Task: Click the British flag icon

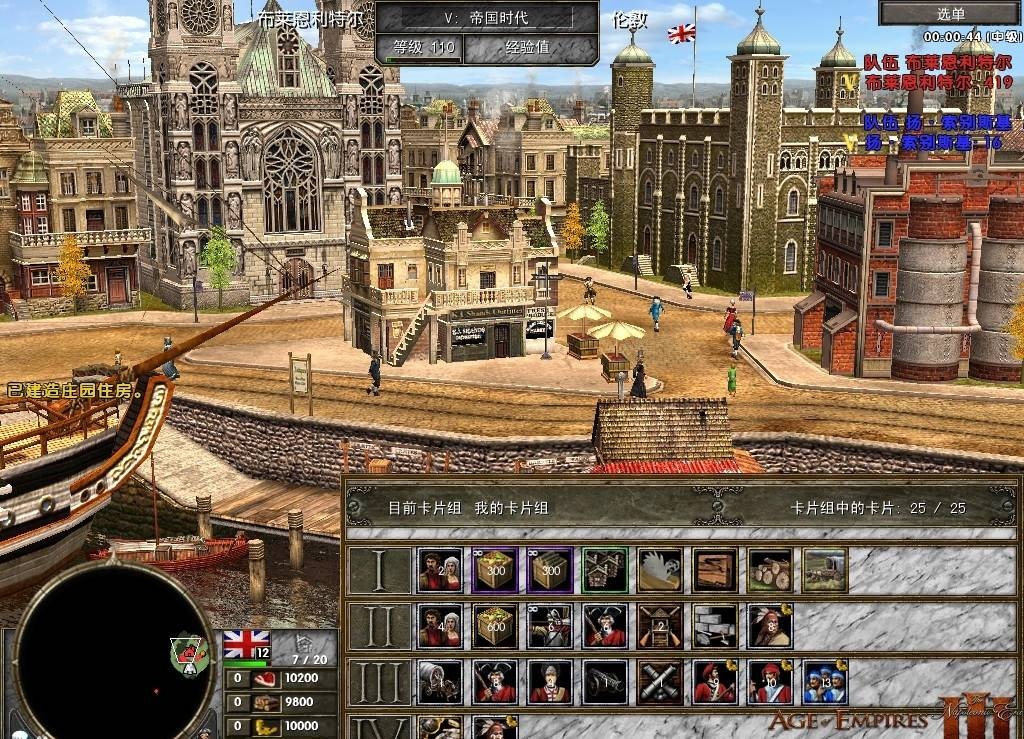Action: pos(246,643)
